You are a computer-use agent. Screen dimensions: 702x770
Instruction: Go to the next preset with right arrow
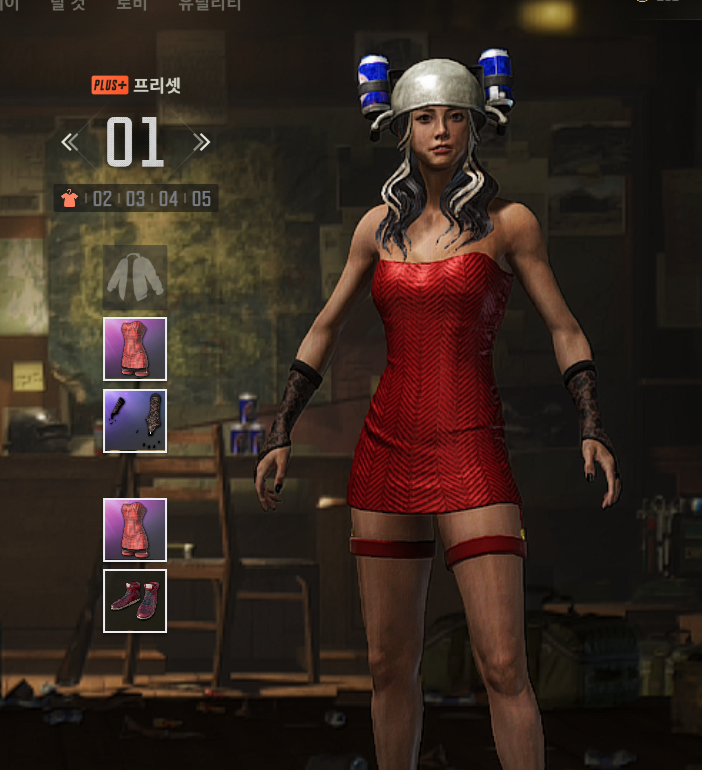pyautogui.click(x=201, y=142)
